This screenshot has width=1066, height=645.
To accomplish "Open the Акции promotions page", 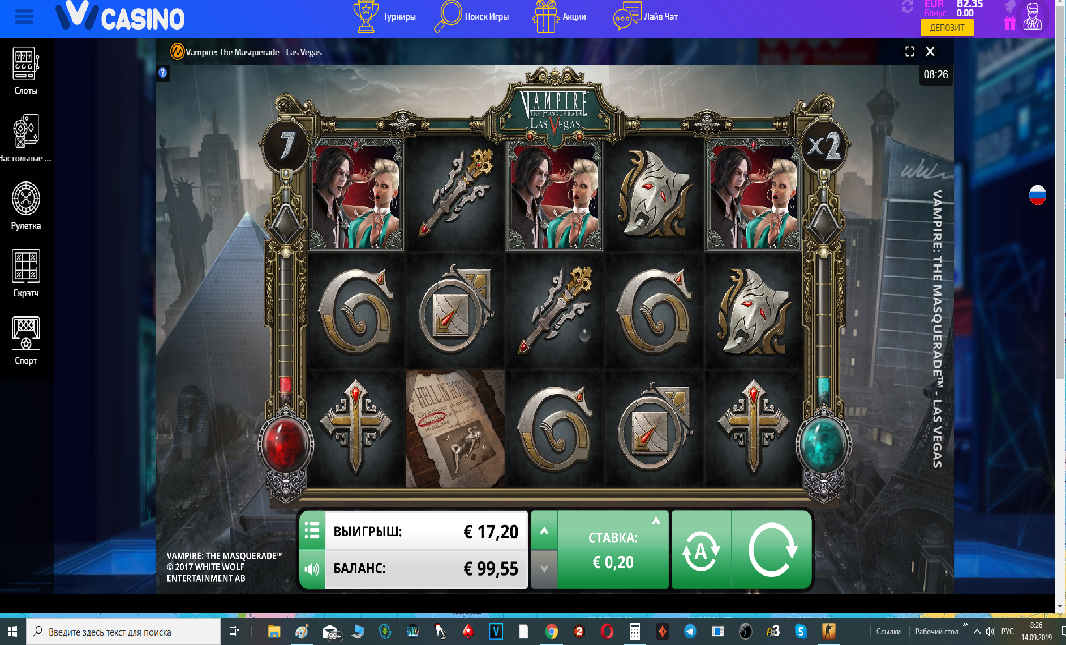I will point(560,17).
